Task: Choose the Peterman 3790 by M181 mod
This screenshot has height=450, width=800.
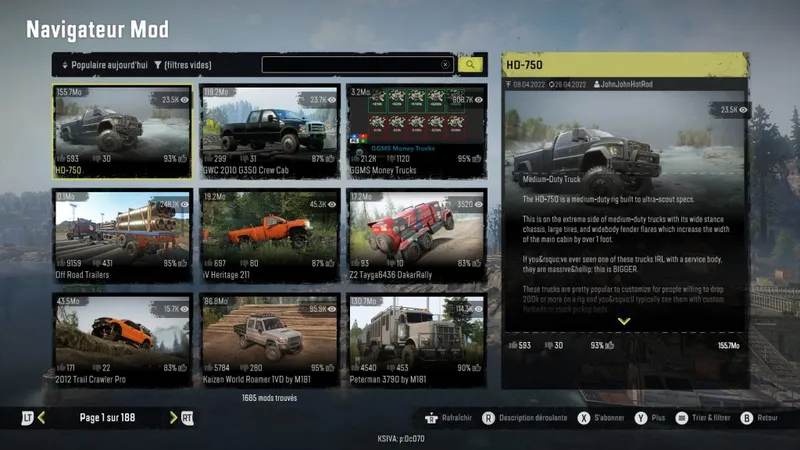Action: click(x=413, y=338)
